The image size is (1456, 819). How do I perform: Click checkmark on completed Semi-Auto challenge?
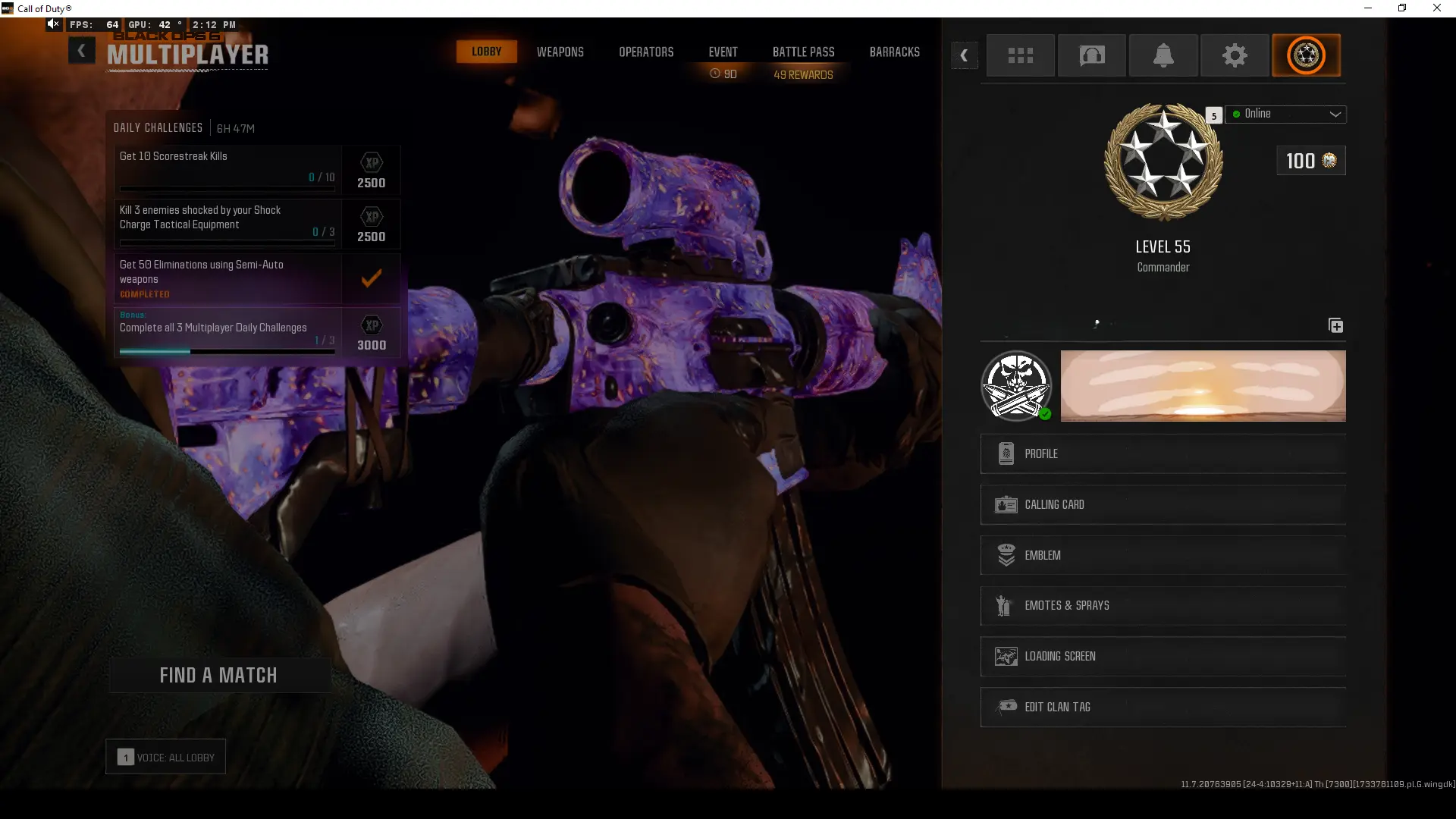(x=371, y=278)
